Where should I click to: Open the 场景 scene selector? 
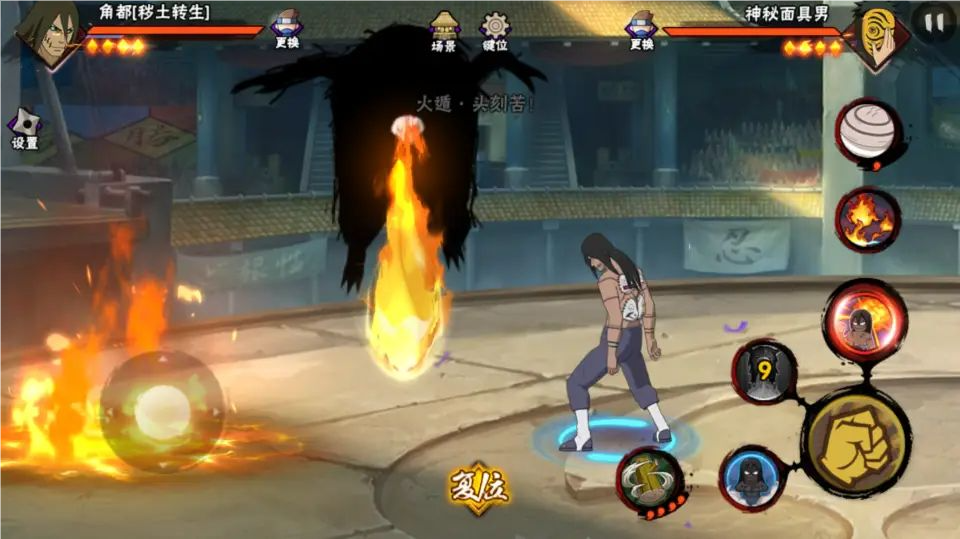[x=444, y=28]
